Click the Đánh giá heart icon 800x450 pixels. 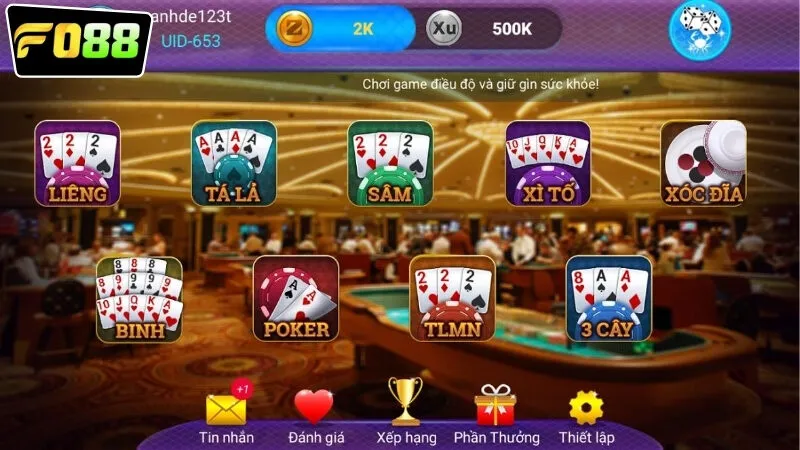coord(313,407)
